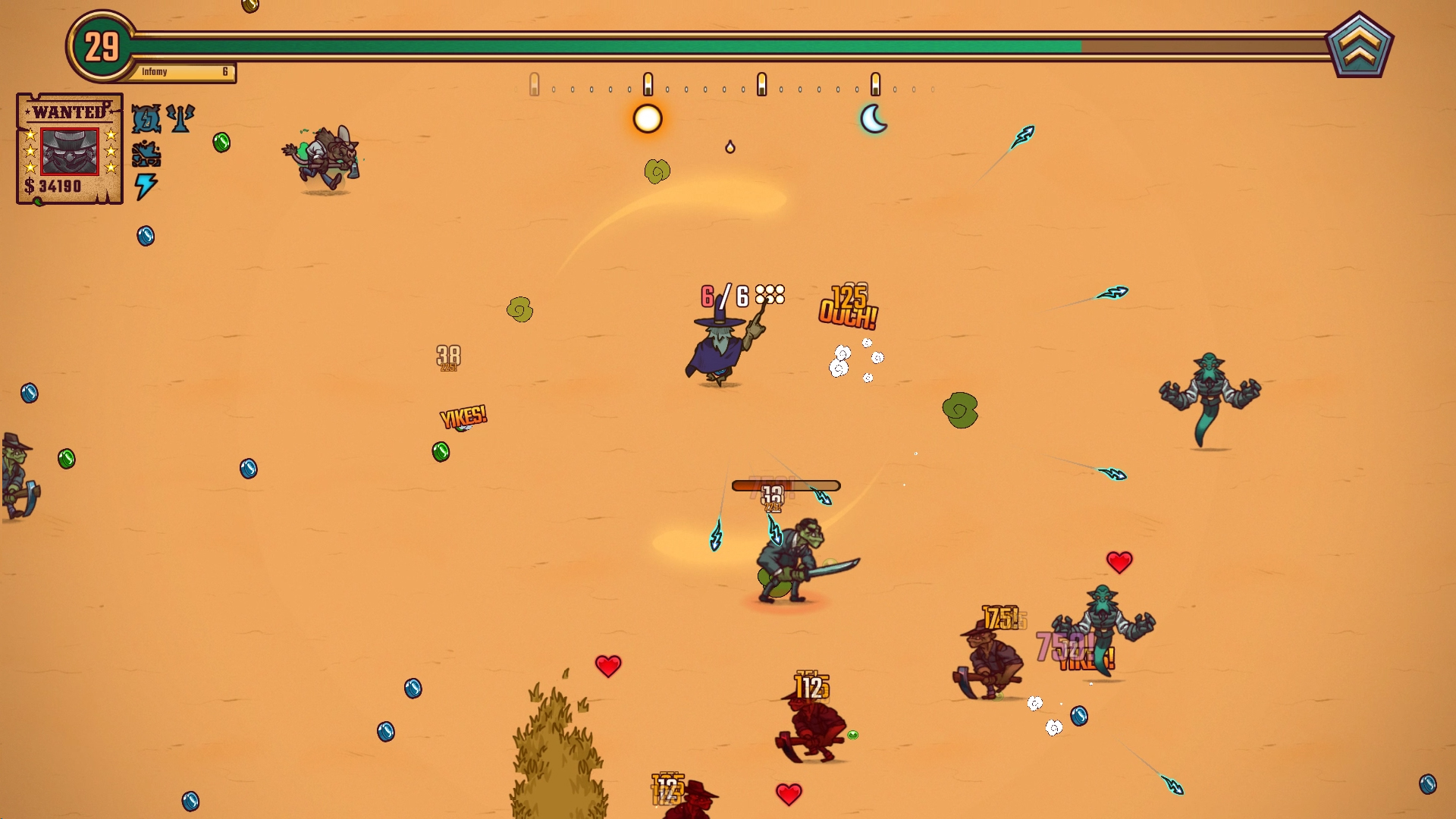Click the sun marker on the day timeline
The height and width of the screenshot is (819, 1456).
pos(648,119)
